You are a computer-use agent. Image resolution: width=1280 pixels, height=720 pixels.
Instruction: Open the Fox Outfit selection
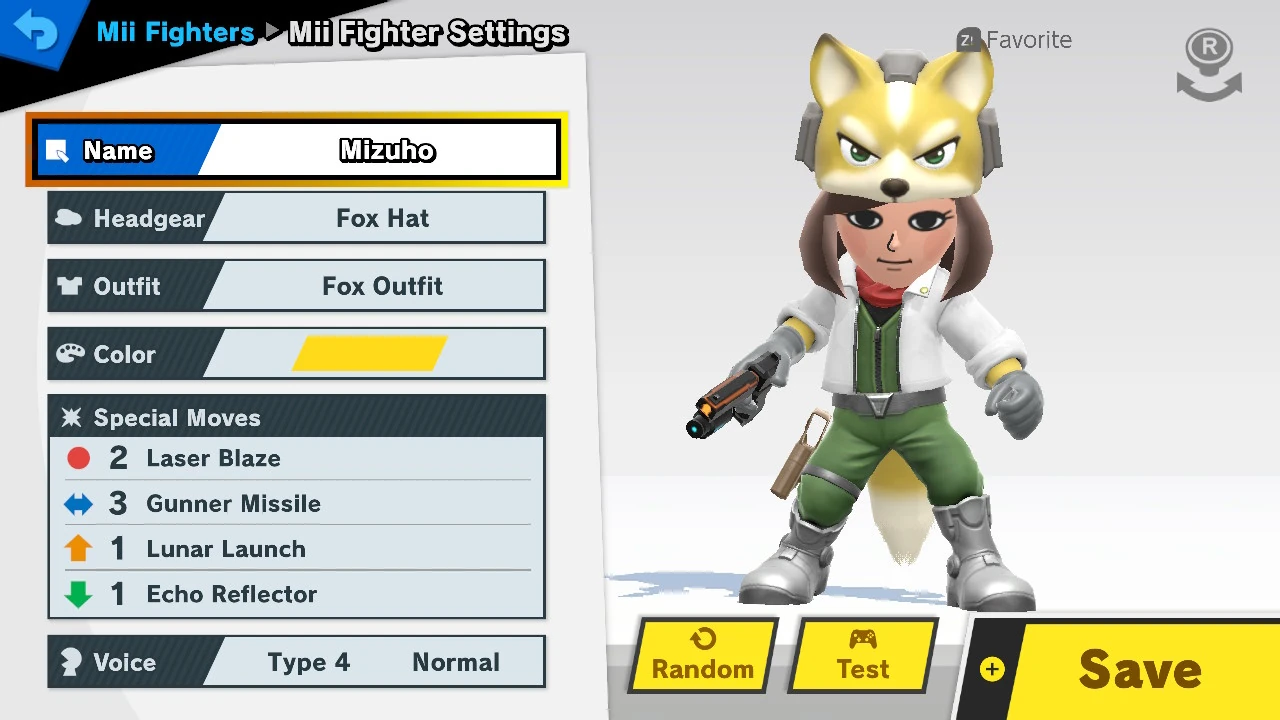382,285
